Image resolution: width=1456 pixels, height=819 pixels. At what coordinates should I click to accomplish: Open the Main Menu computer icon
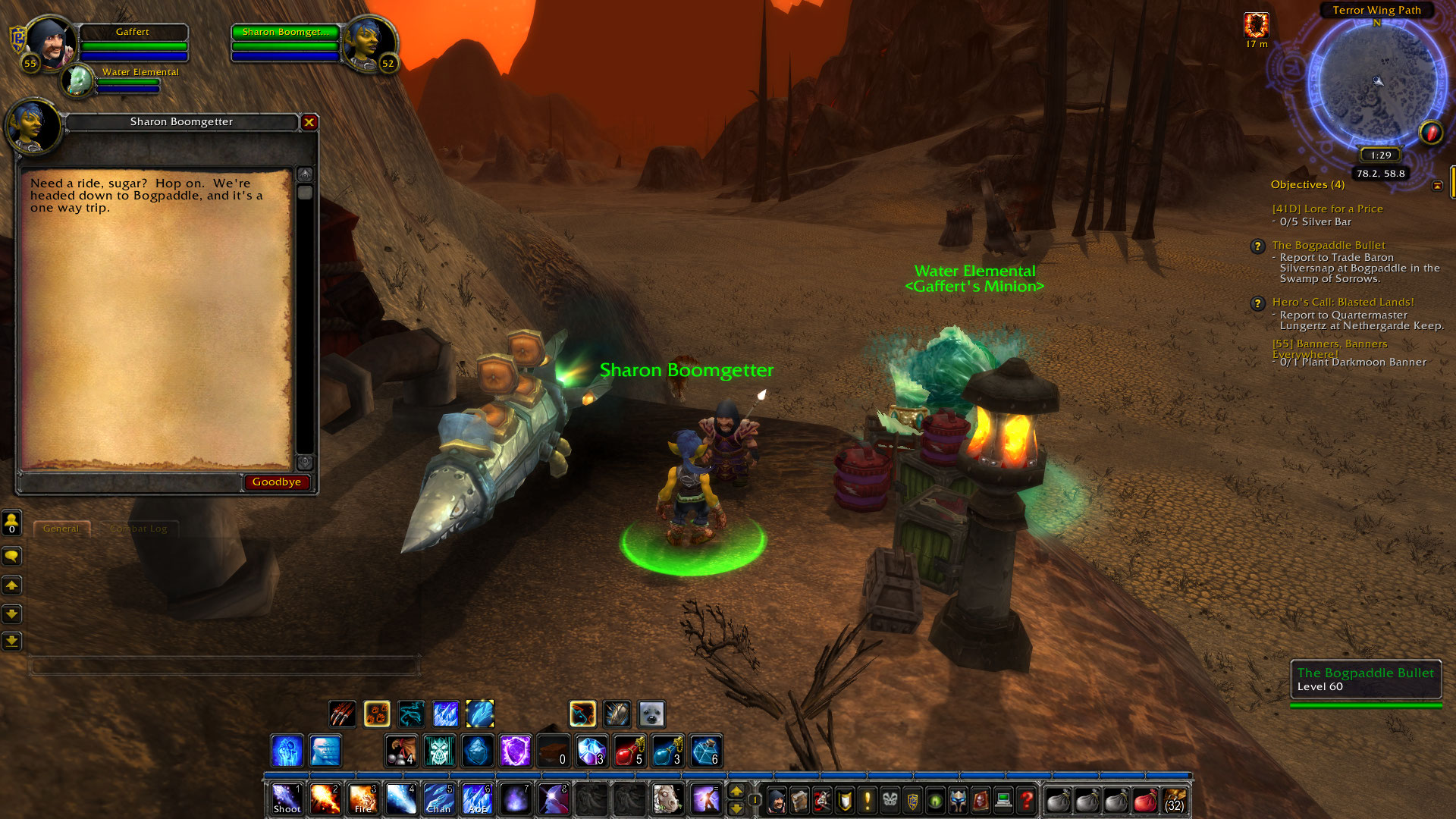1003,799
